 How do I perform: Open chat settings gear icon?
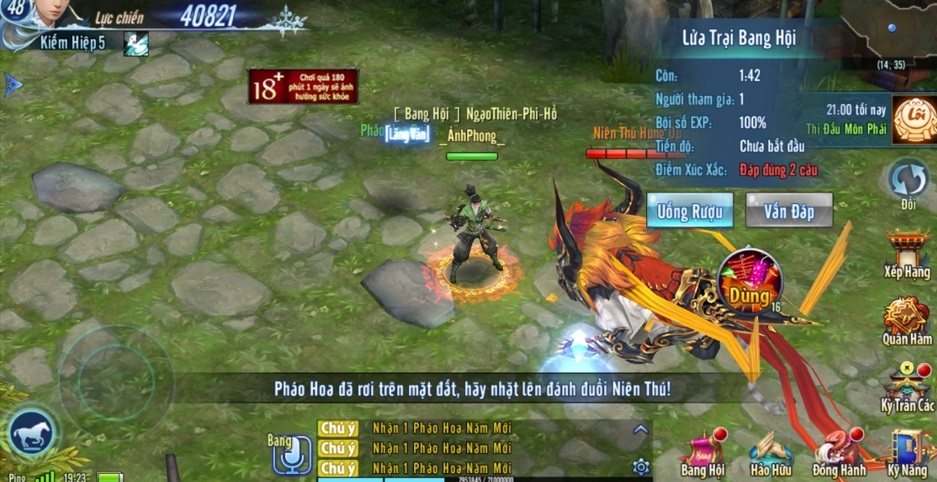click(641, 466)
